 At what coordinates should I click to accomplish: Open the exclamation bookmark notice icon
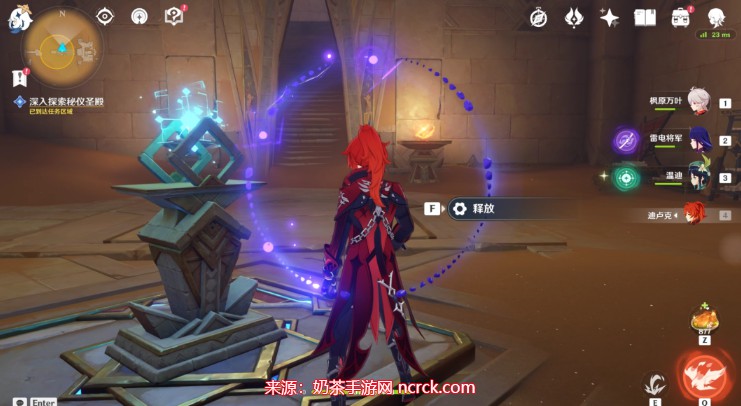pos(18,77)
